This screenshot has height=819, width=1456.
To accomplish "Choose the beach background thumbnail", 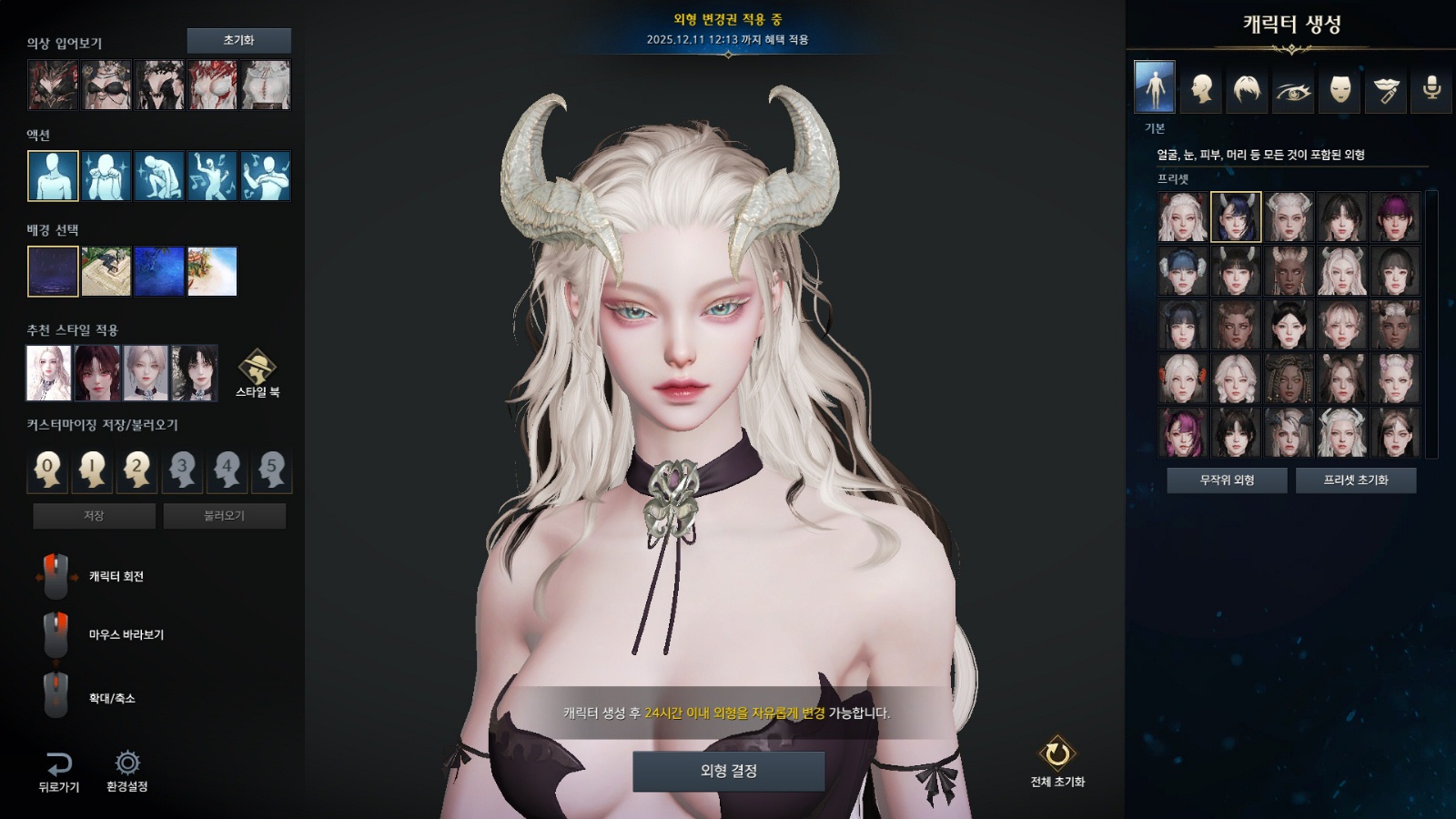I will click(212, 271).
